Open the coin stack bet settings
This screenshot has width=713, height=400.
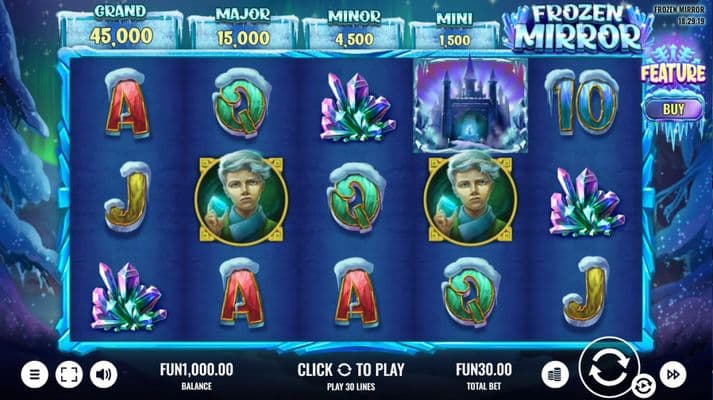554,374
